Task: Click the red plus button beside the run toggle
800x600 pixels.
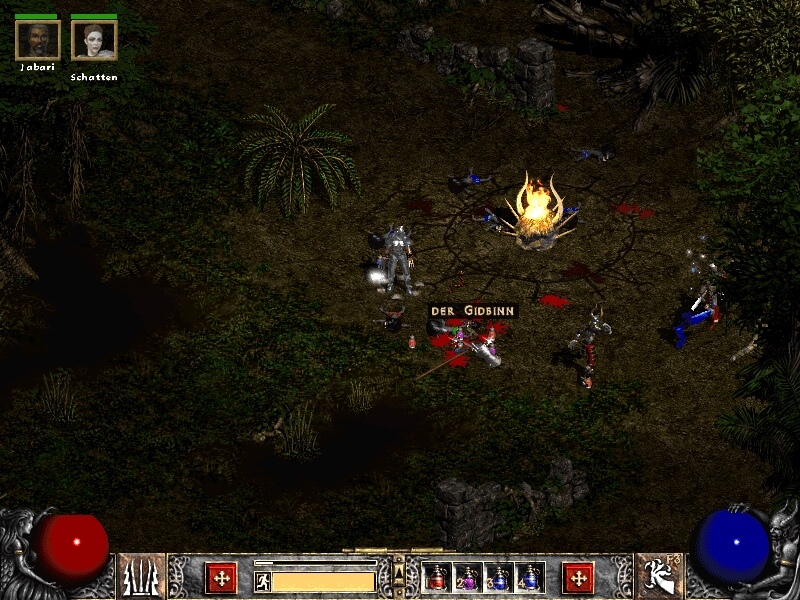Action: click(x=221, y=577)
